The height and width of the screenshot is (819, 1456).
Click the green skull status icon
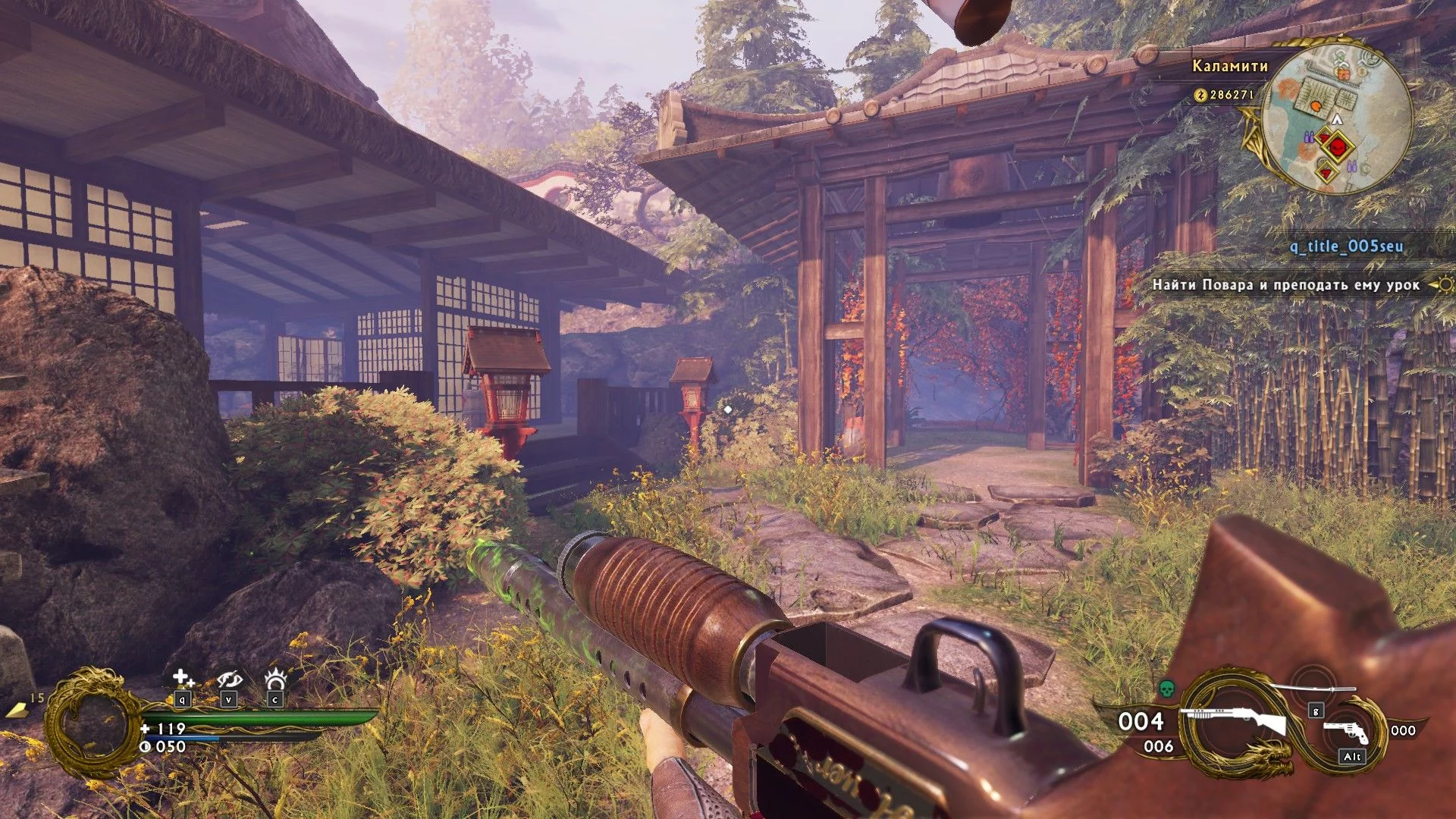pos(1167,689)
